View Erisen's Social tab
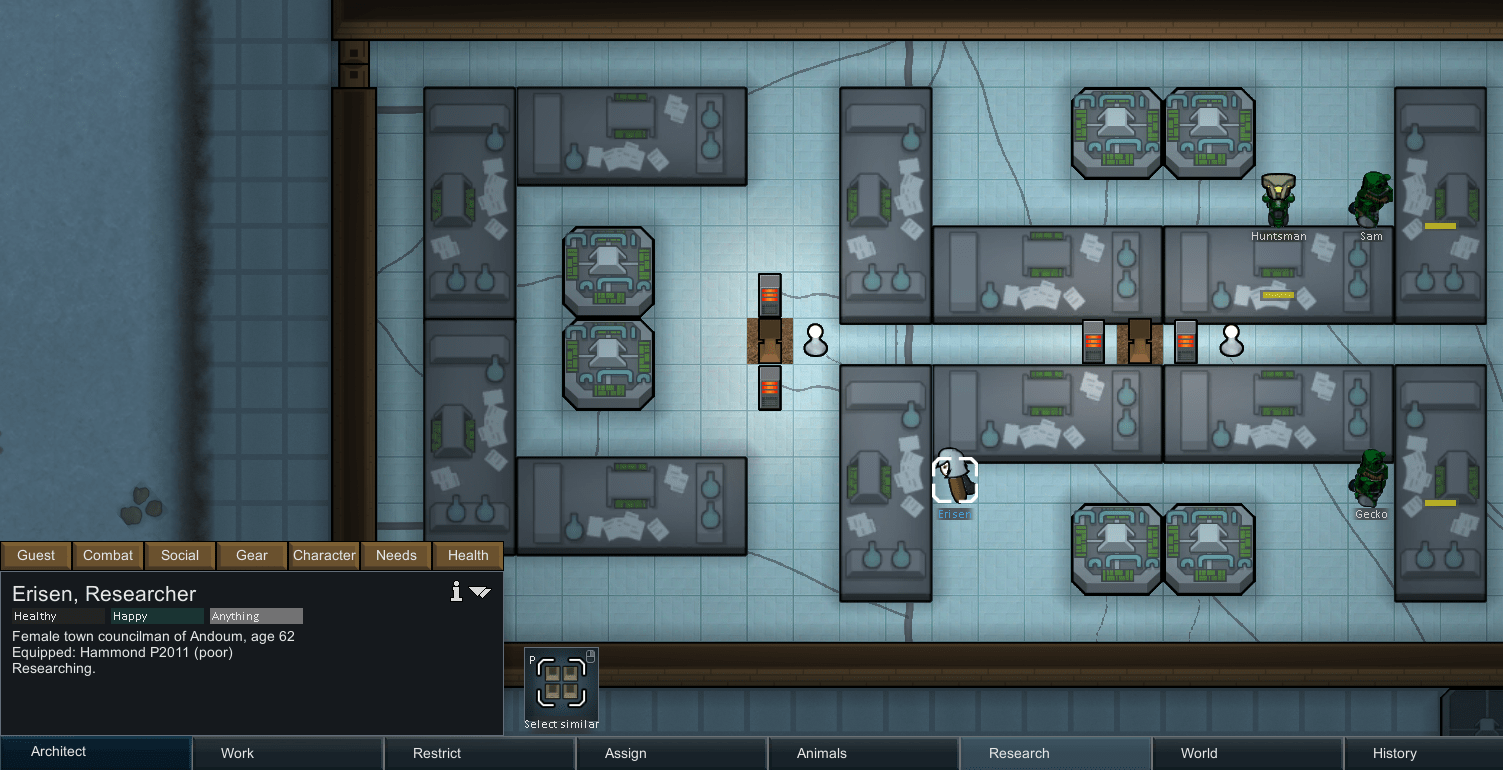1503x770 pixels. [x=180, y=555]
